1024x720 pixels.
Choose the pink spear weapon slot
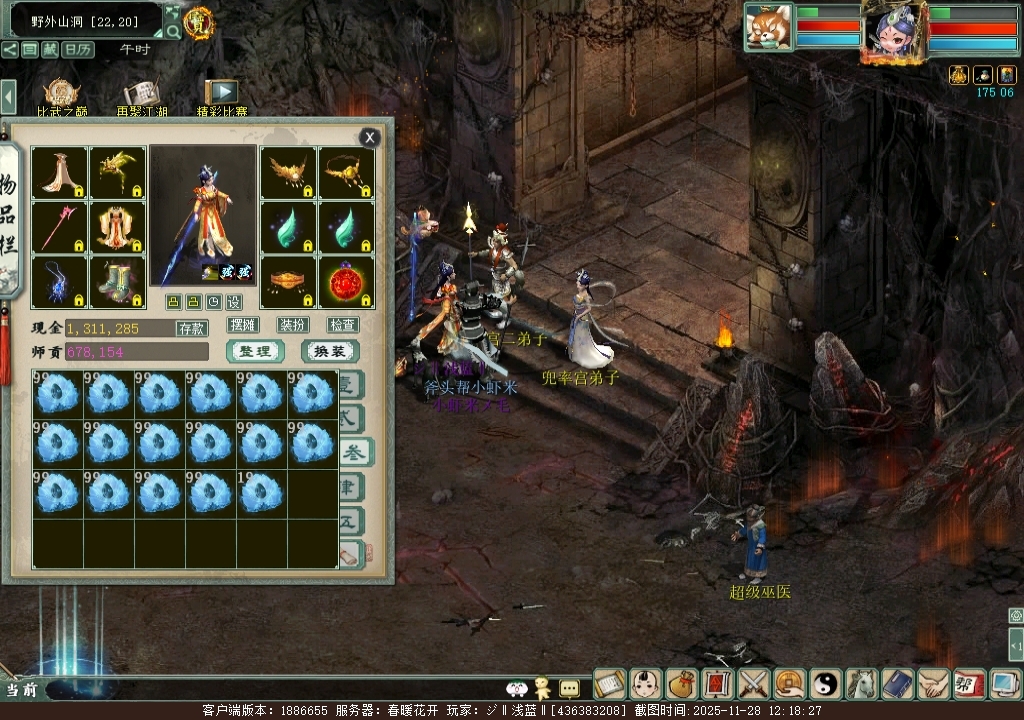click(59, 228)
